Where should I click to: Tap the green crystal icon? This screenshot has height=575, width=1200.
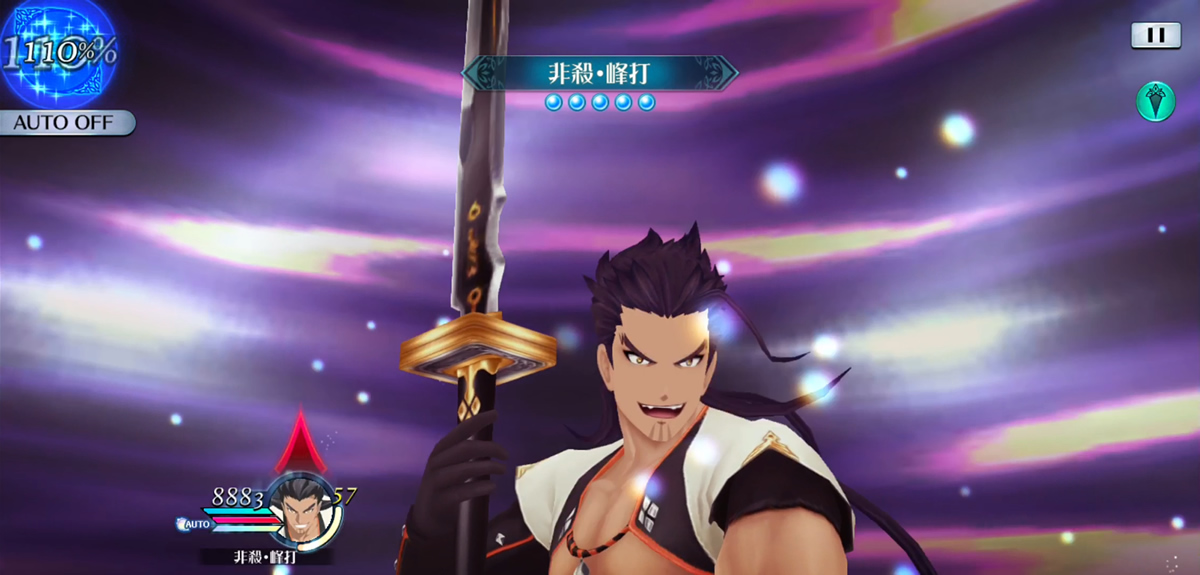tap(1155, 101)
